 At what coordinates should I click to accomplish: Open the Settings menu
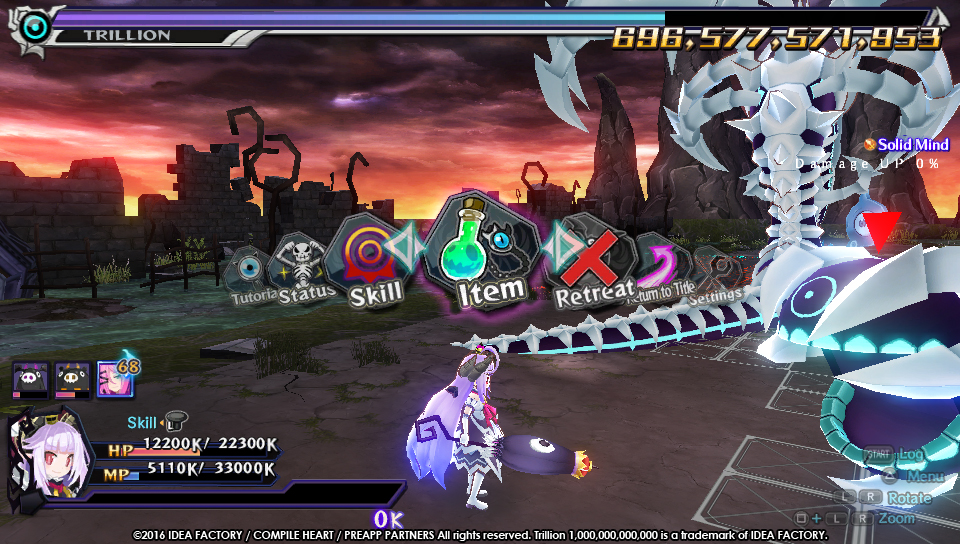(x=715, y=274)
